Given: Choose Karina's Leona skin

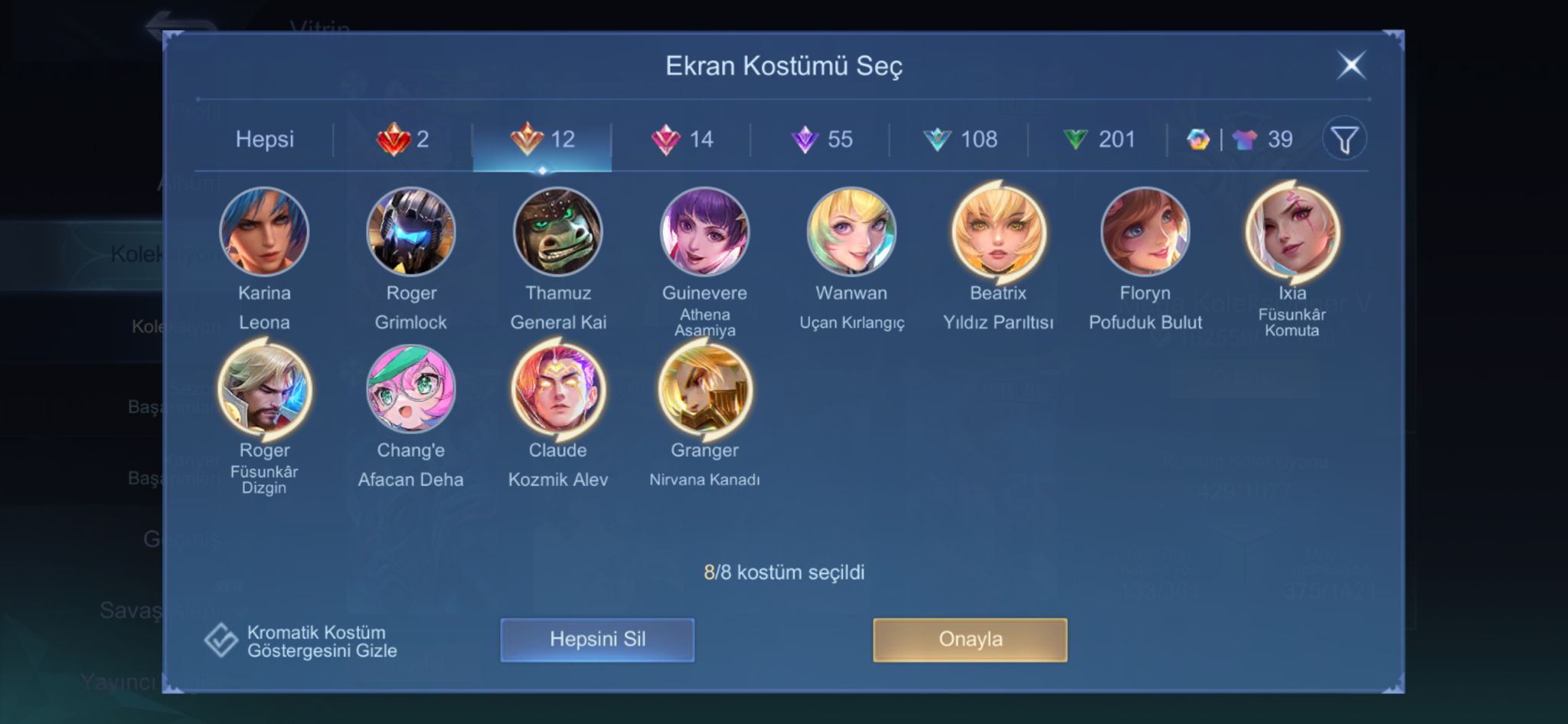Looking at the screenshot, I should pyautogui.click(x=264, y=231).
